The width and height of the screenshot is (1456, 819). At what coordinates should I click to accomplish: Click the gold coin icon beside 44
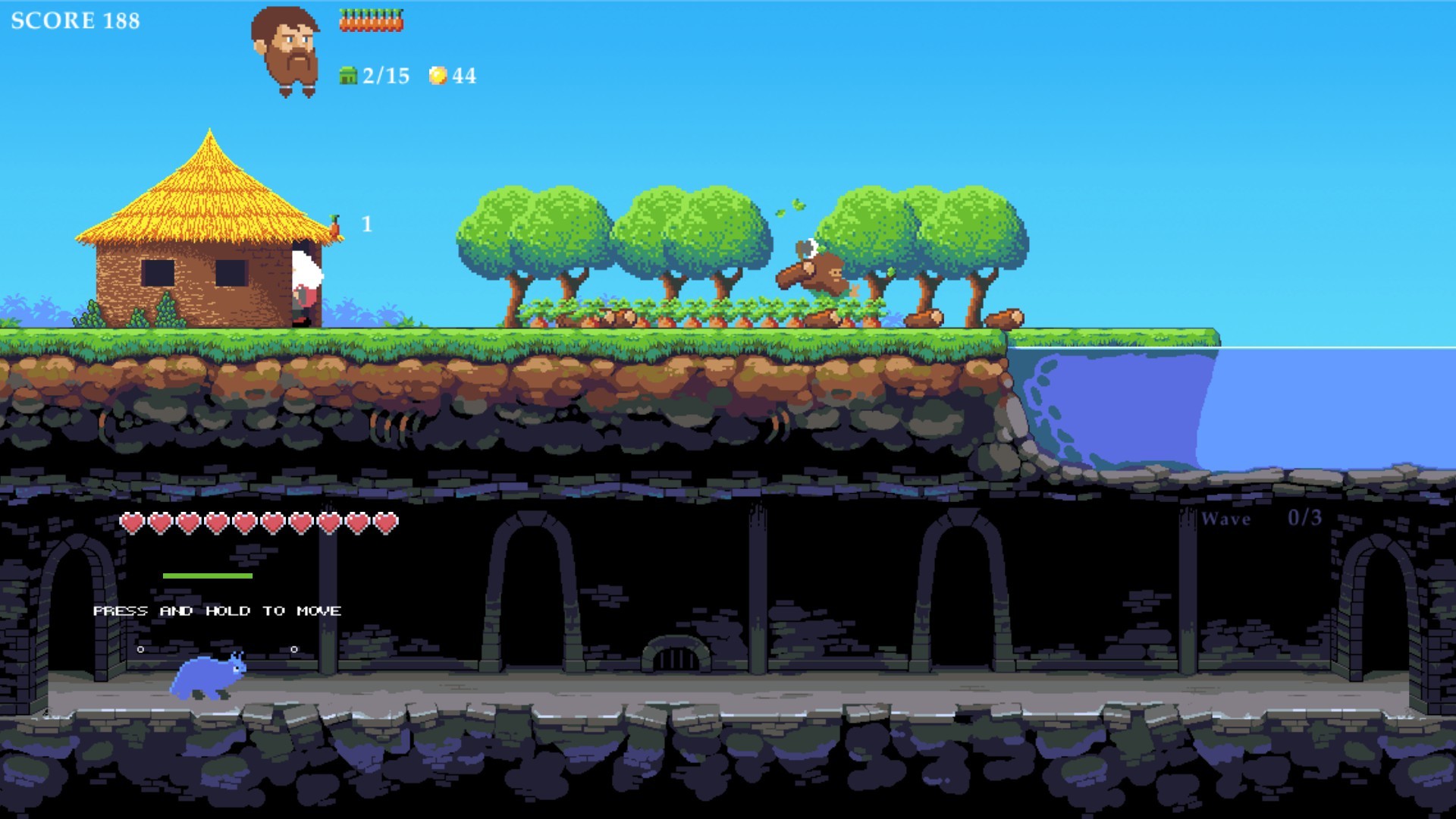[438, 74]
